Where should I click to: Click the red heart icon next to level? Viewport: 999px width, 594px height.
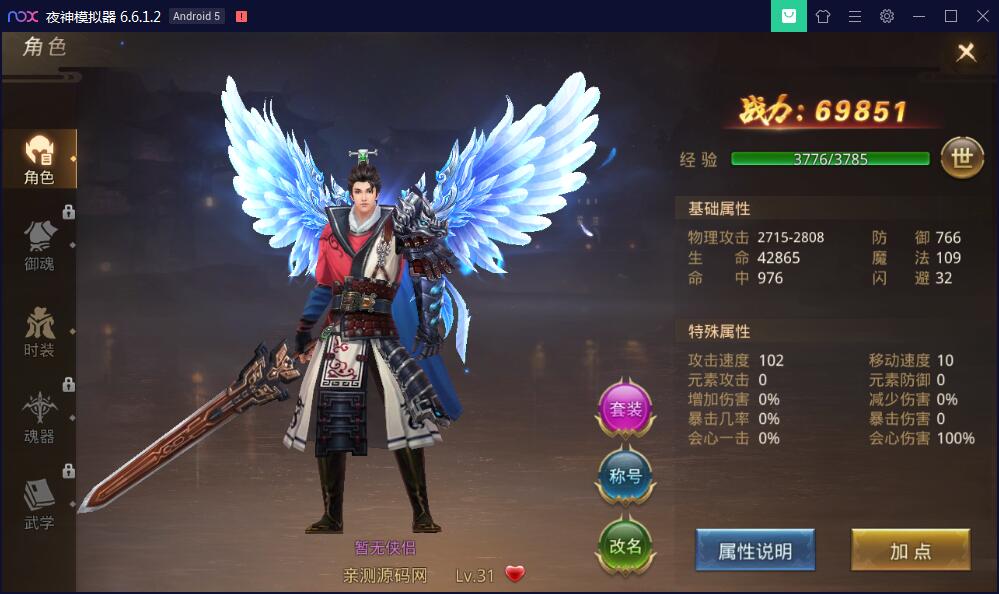(x=515, y=574)
